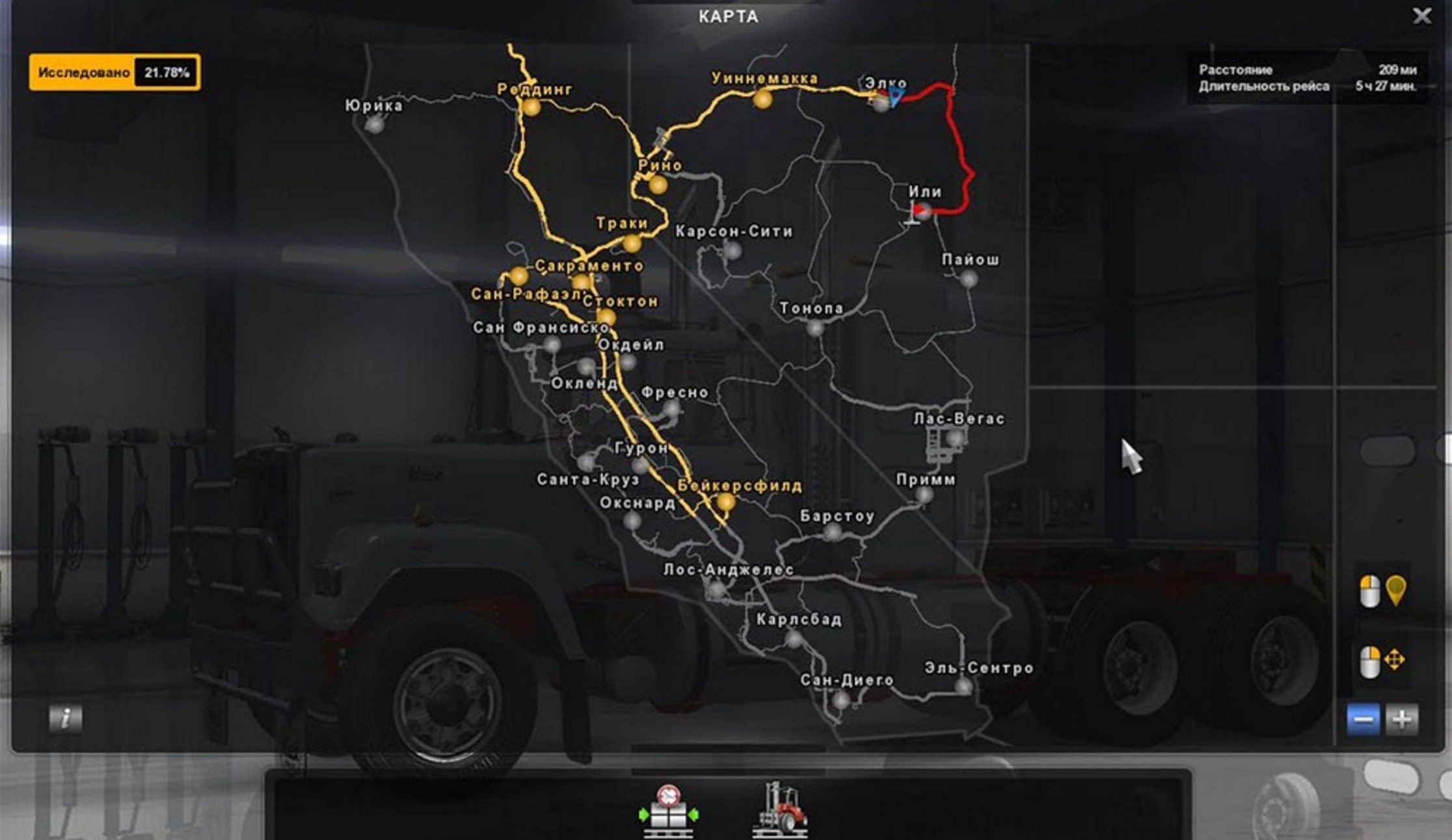1452x840 pixels.
Task: Click the Карсон-Сити city marker
Action: (733, 250)
